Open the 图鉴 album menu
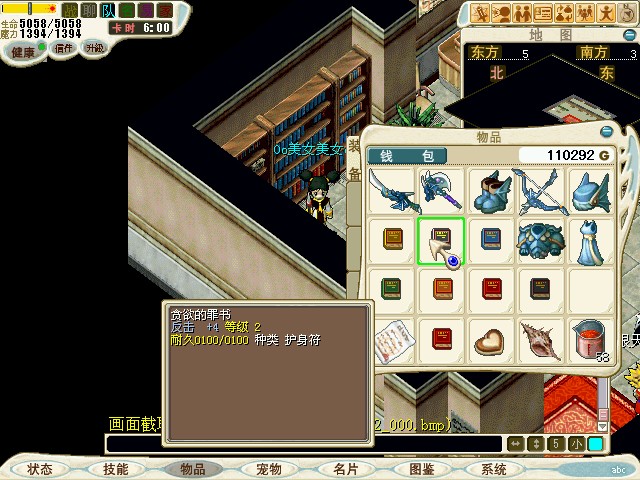This screenshot has width=640, height=480. pos(421,468)
